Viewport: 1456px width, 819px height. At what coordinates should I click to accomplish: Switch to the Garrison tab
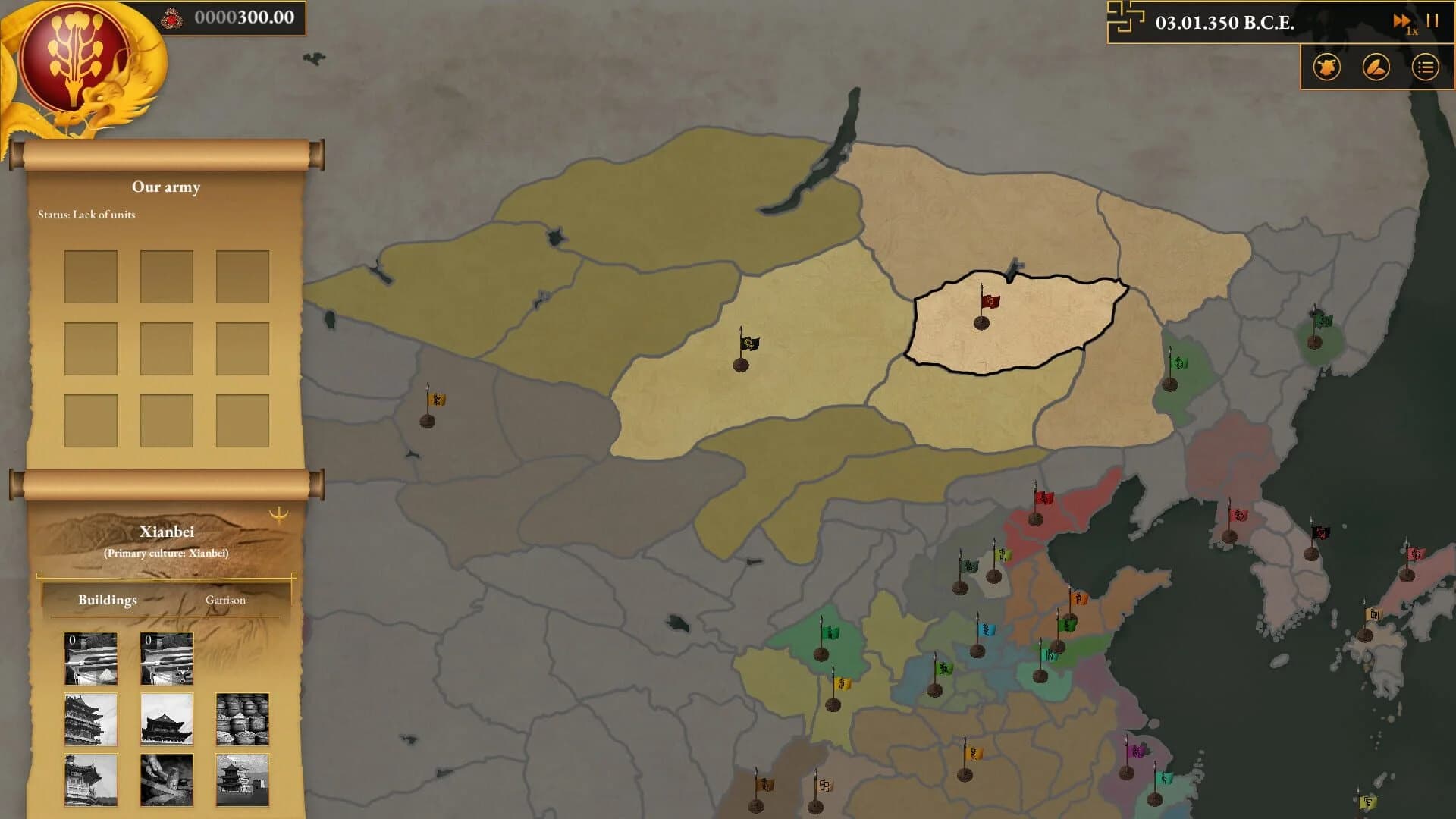(x=225, y=600)
